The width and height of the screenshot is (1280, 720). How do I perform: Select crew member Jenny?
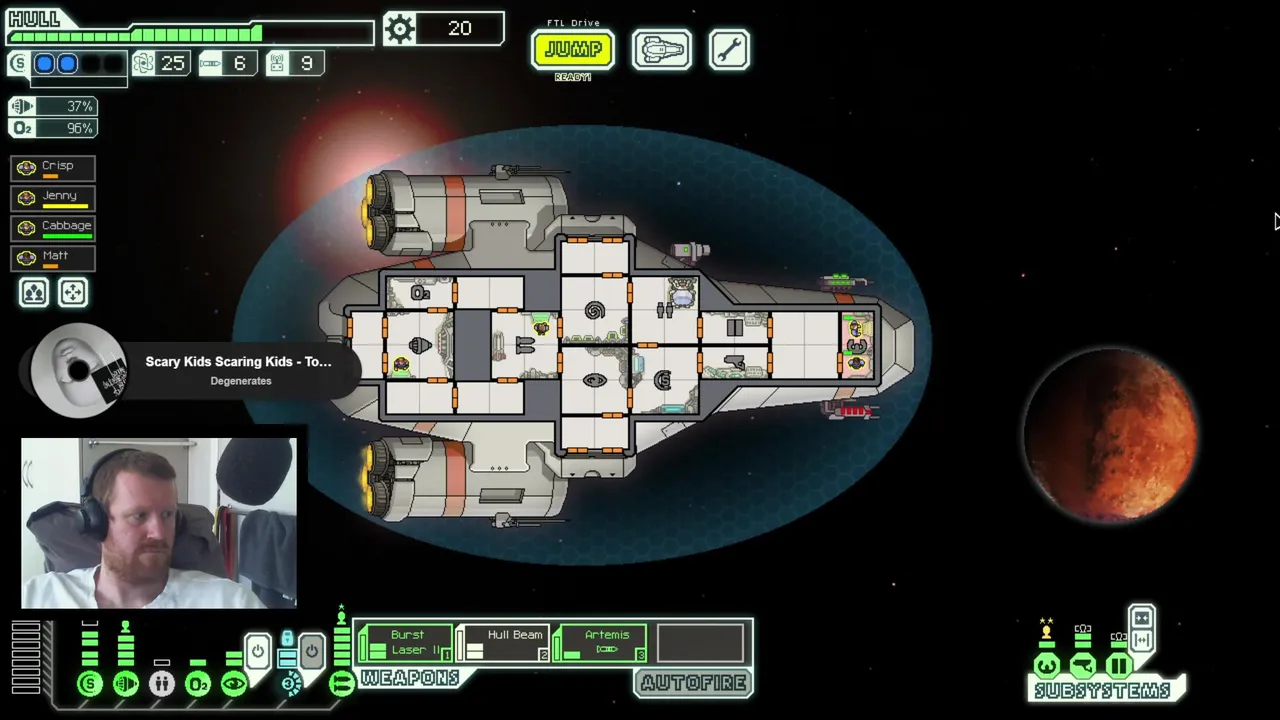(53, 197)
